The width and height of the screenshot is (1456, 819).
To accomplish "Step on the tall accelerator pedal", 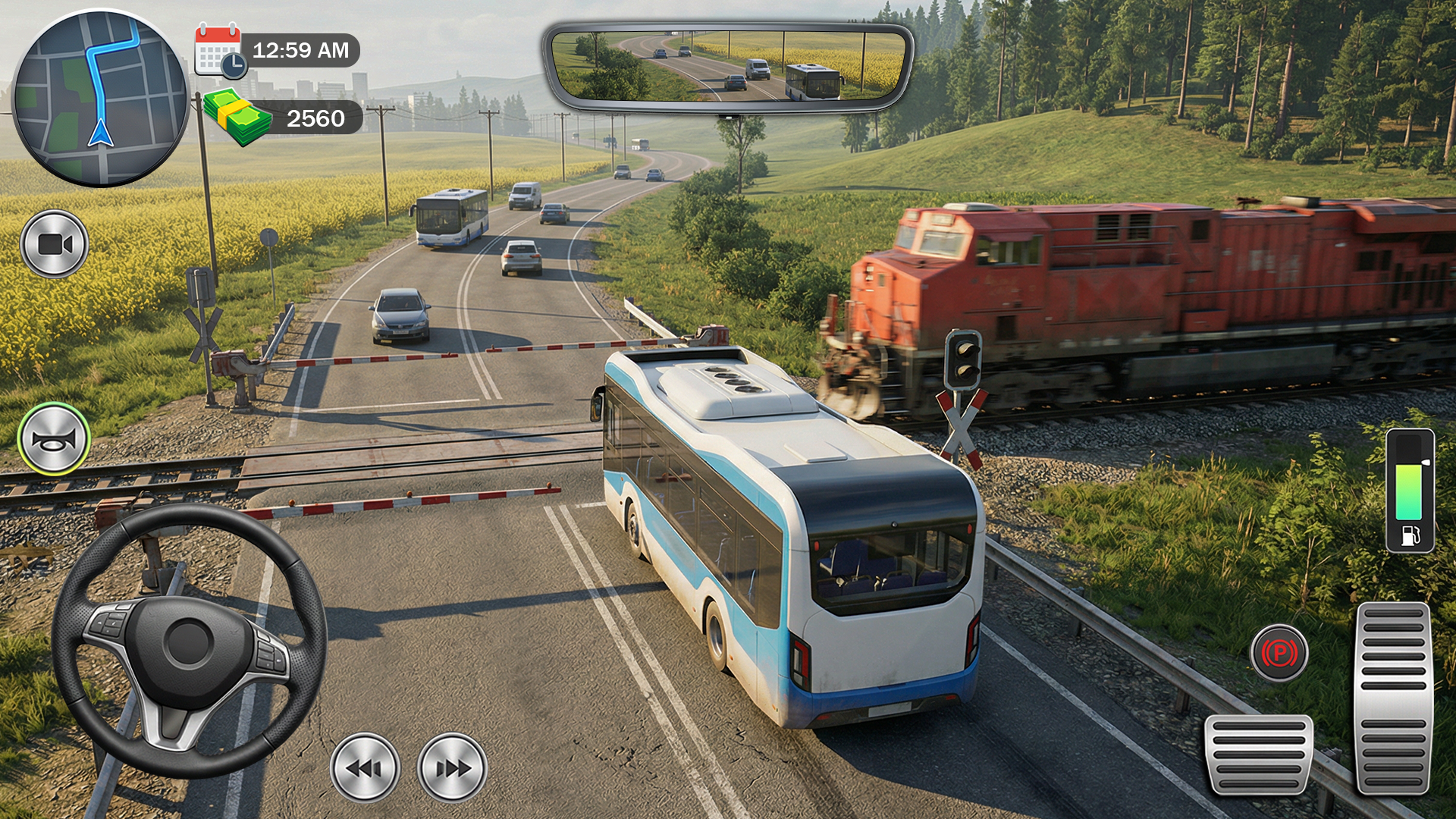I will pos(1394,698).
